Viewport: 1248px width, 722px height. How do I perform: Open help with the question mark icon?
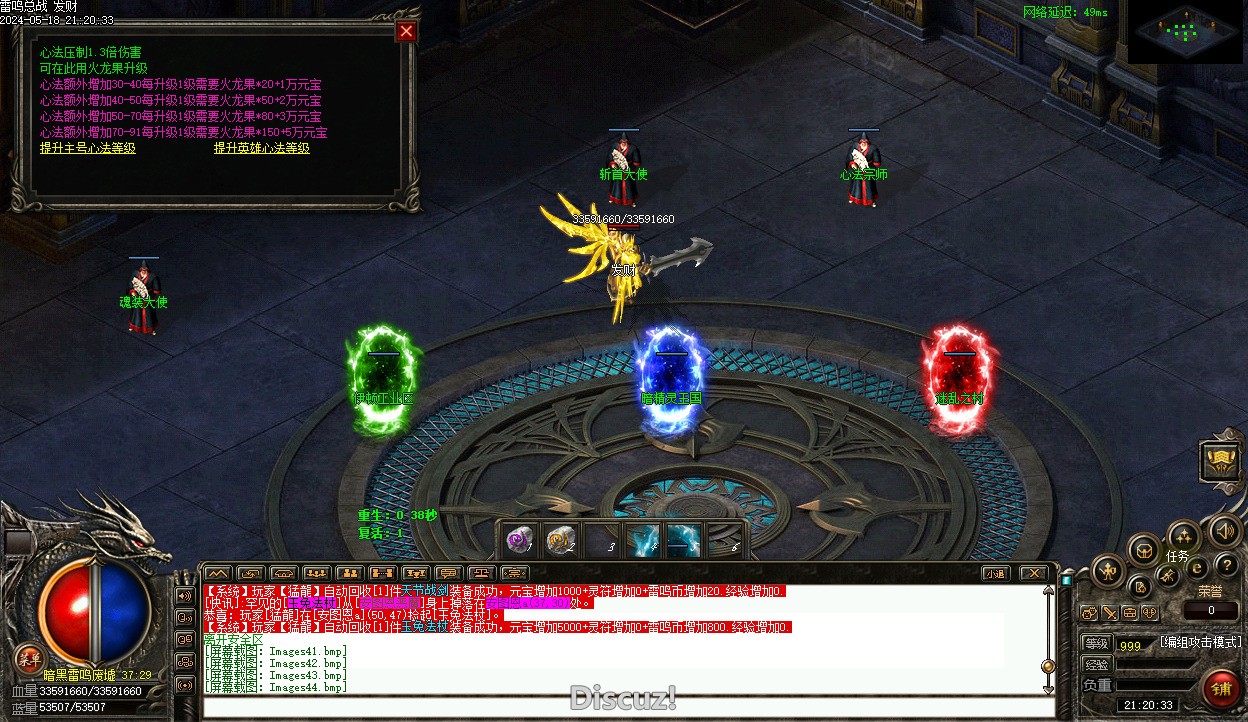click(x=1224, y=565)
